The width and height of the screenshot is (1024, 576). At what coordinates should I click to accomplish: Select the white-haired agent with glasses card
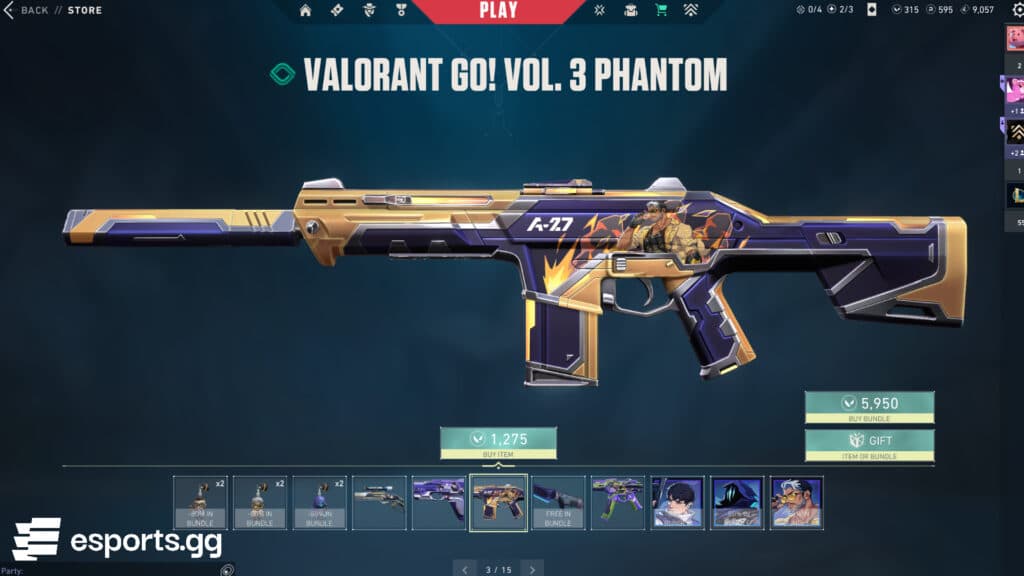(797, 502)
